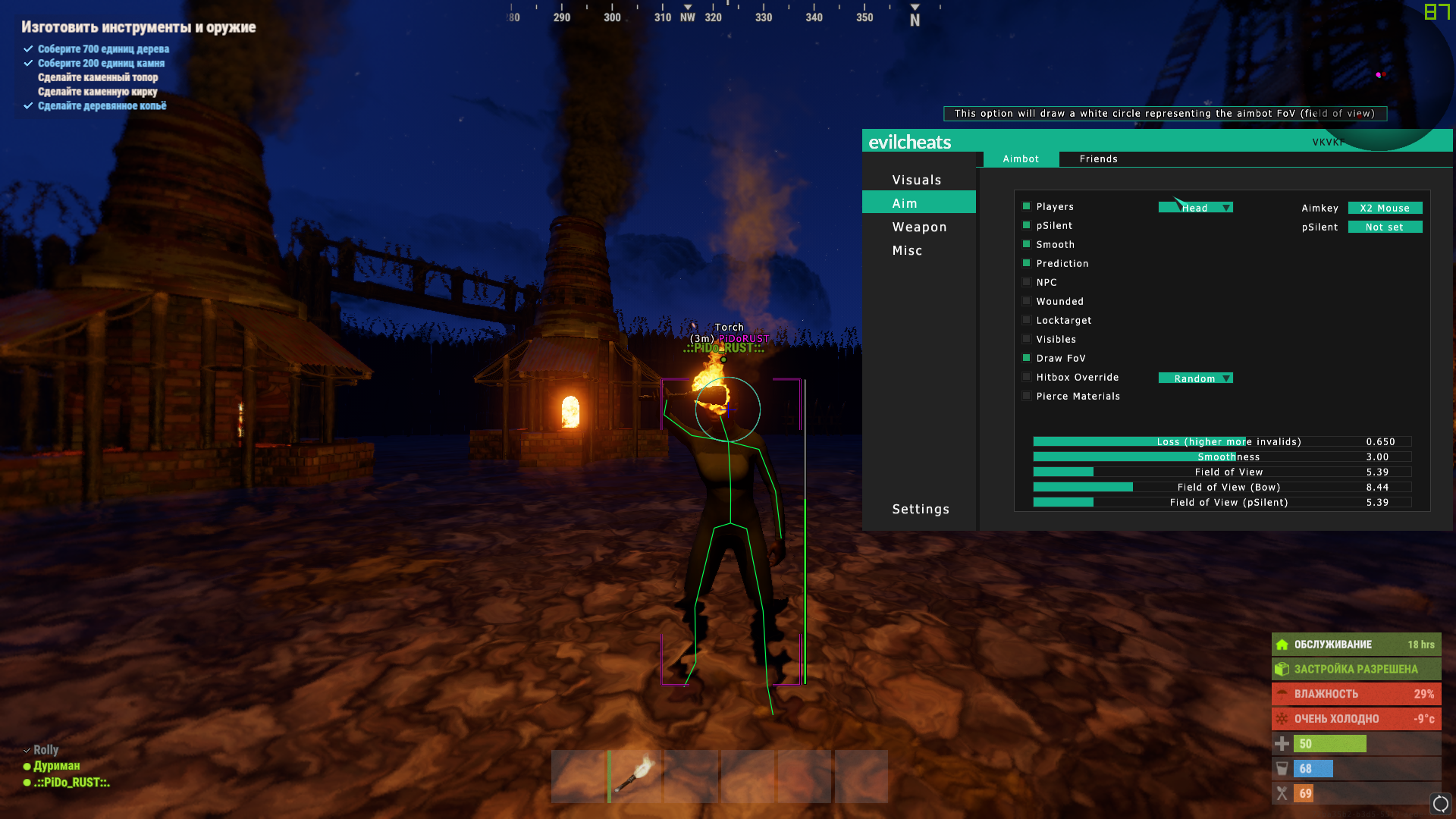
Task: Switch to the Friends tab
Action: pos(1098,158)
